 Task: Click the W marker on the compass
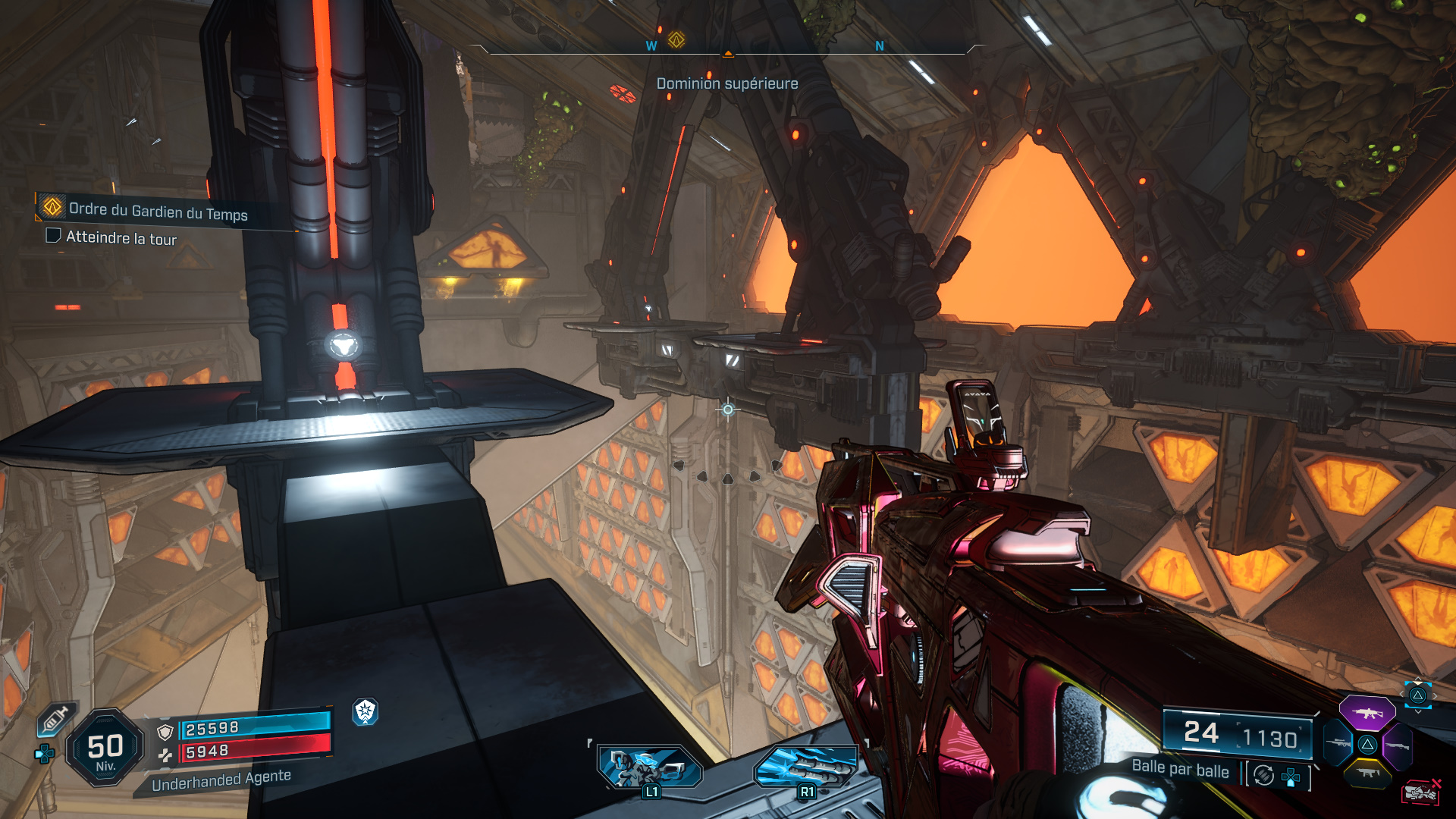pyautogui.click(x=649, y=46)
